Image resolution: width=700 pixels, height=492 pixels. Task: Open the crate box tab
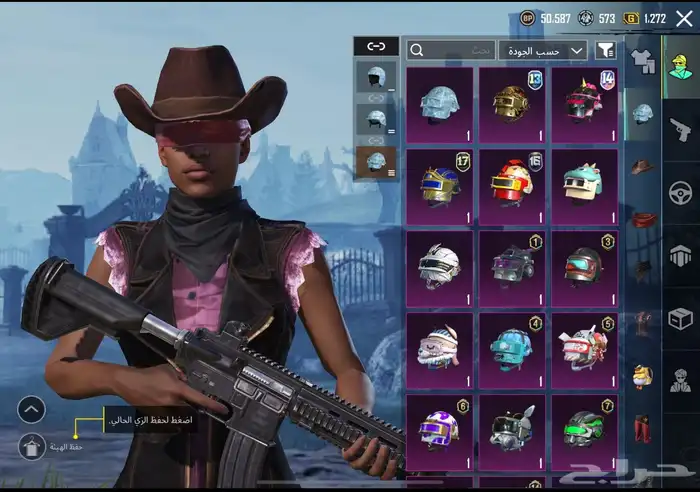(x=681, y=318)
